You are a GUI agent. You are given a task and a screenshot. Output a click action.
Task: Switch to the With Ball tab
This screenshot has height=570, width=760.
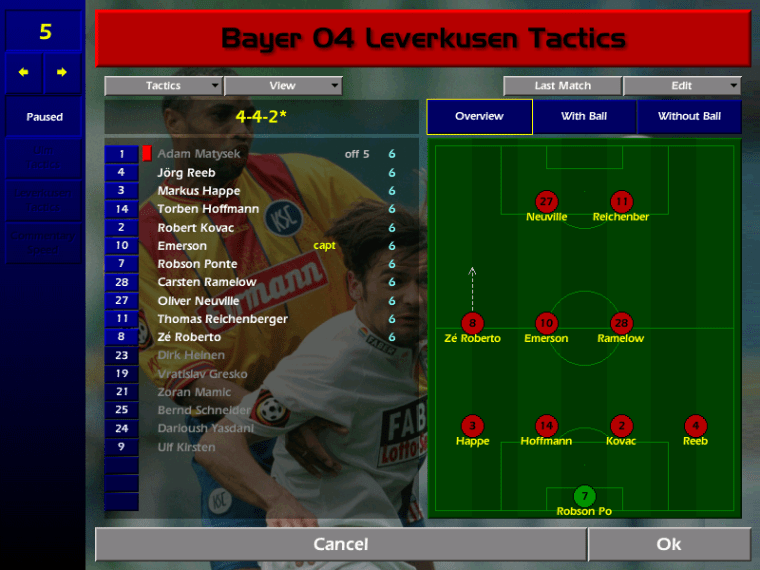coord(584,117)
